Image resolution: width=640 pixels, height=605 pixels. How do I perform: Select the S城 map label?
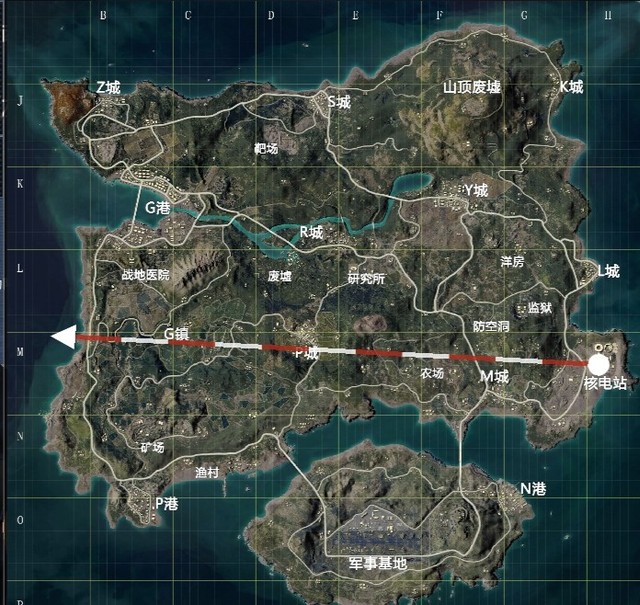click(x=340, y=101)
